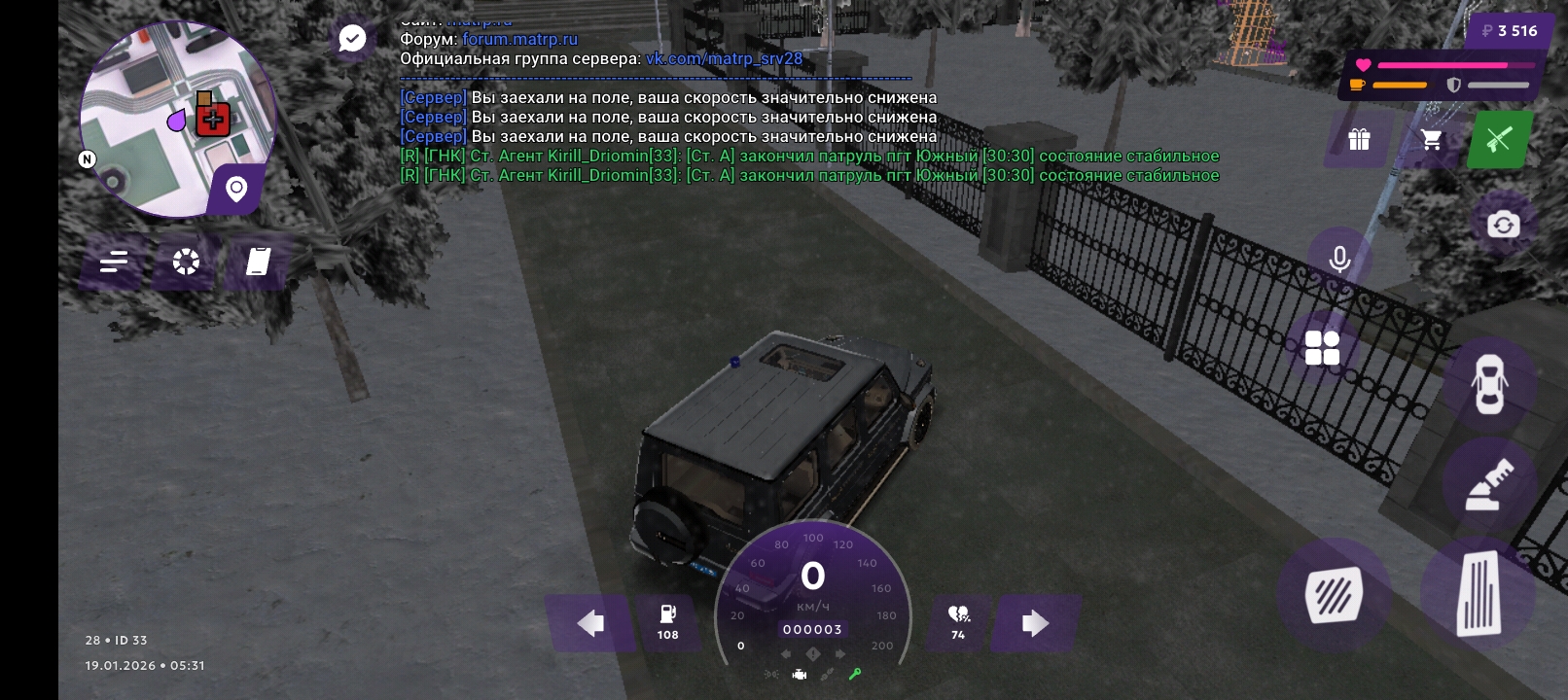The width and height of the screenshot is (1568, 700).
Task: Tap the wheel icon button
Action: 186,262
